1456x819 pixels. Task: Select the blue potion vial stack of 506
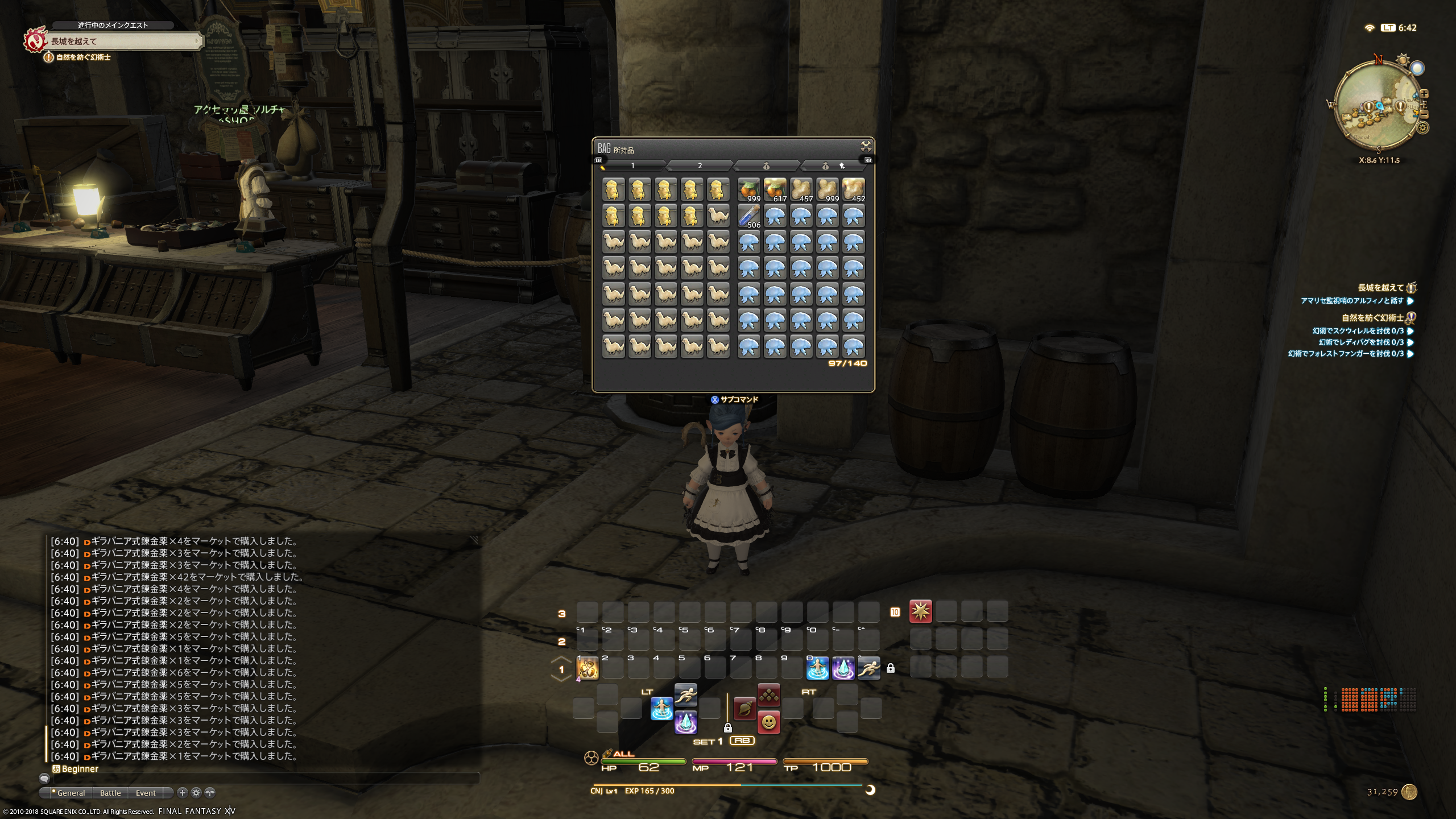[x=748, y=216]
